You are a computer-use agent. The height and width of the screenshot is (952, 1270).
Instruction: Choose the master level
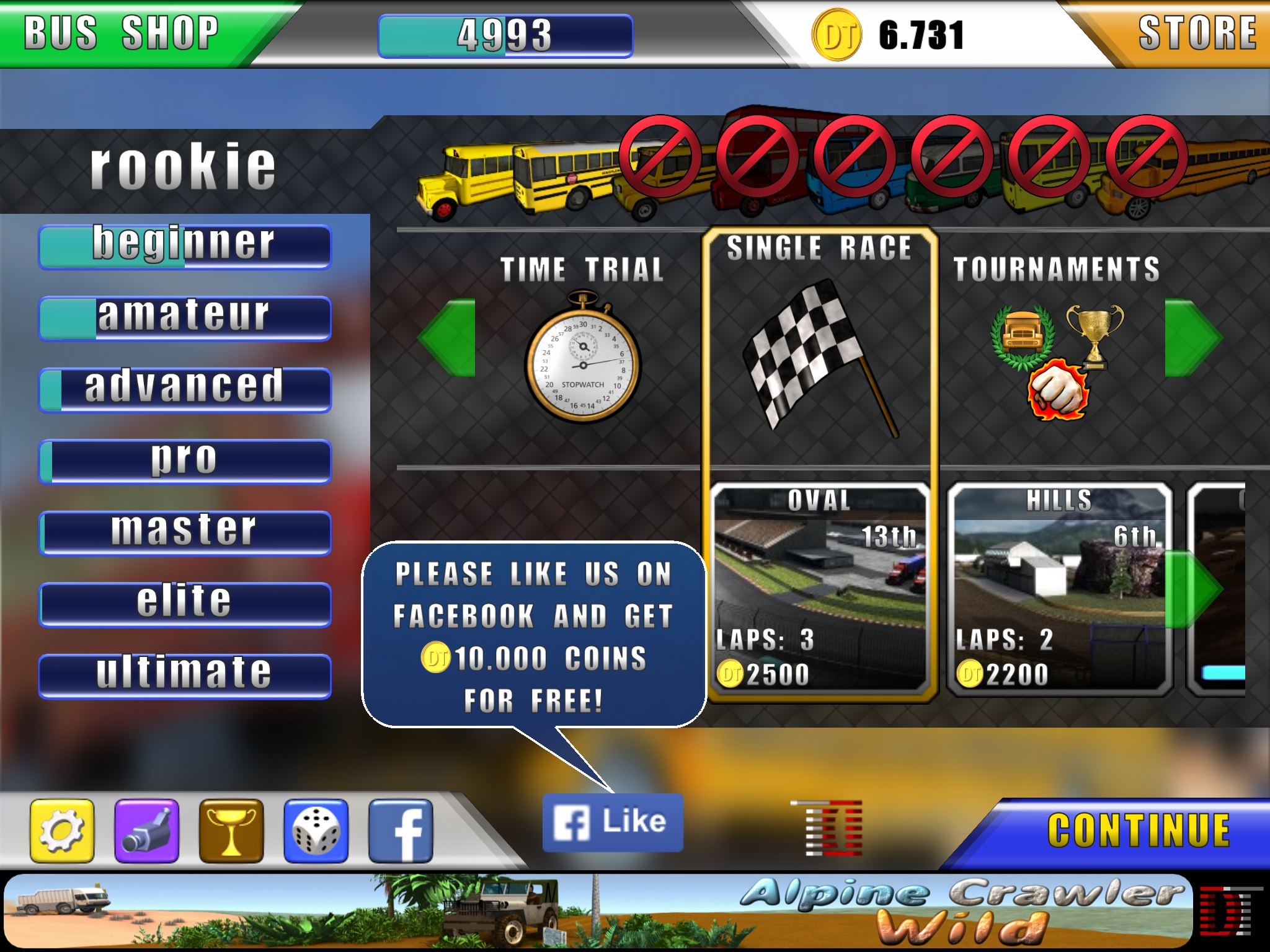pos(185,533)
